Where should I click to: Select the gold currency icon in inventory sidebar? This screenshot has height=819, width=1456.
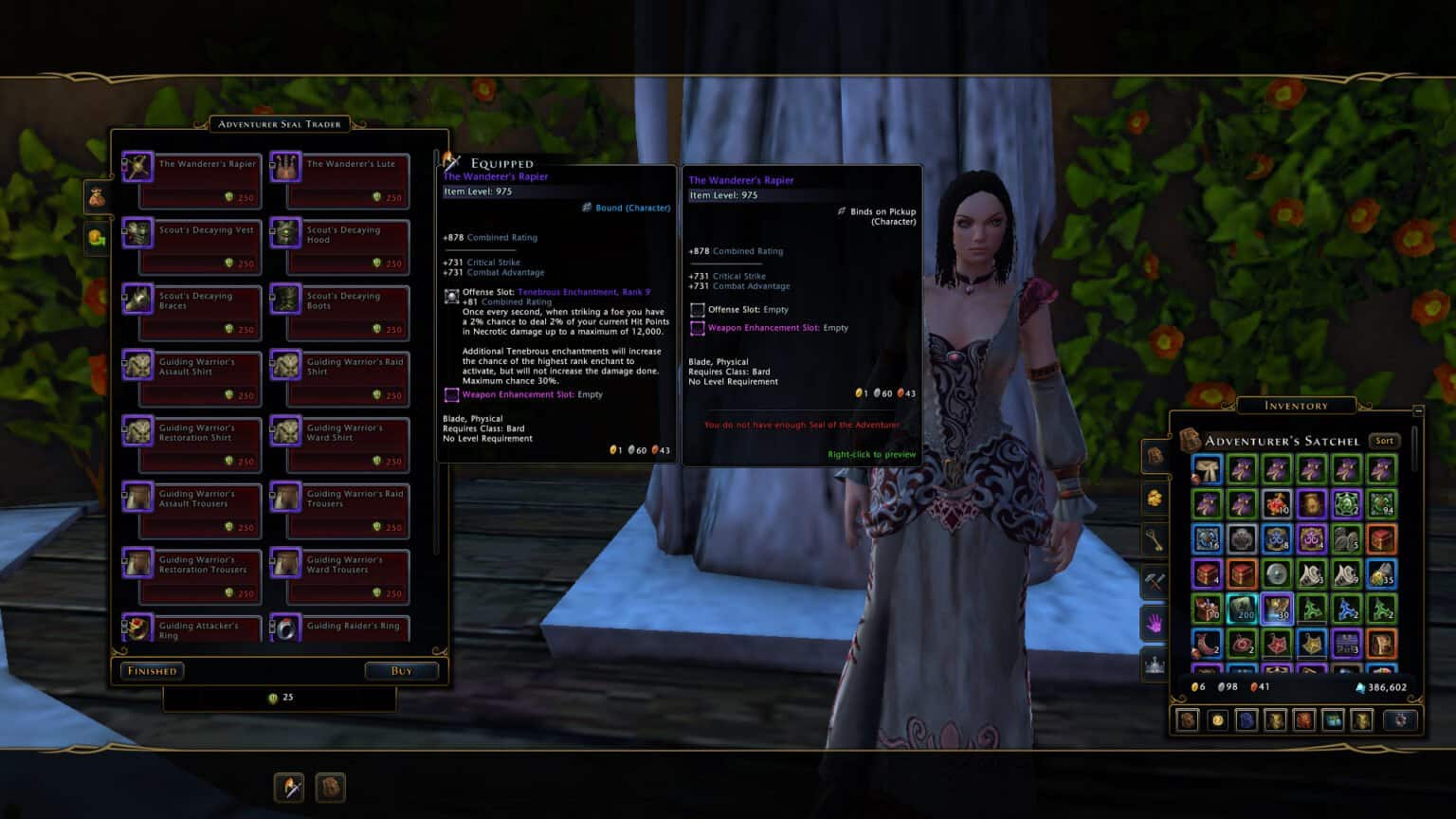tap(1156, 498)
